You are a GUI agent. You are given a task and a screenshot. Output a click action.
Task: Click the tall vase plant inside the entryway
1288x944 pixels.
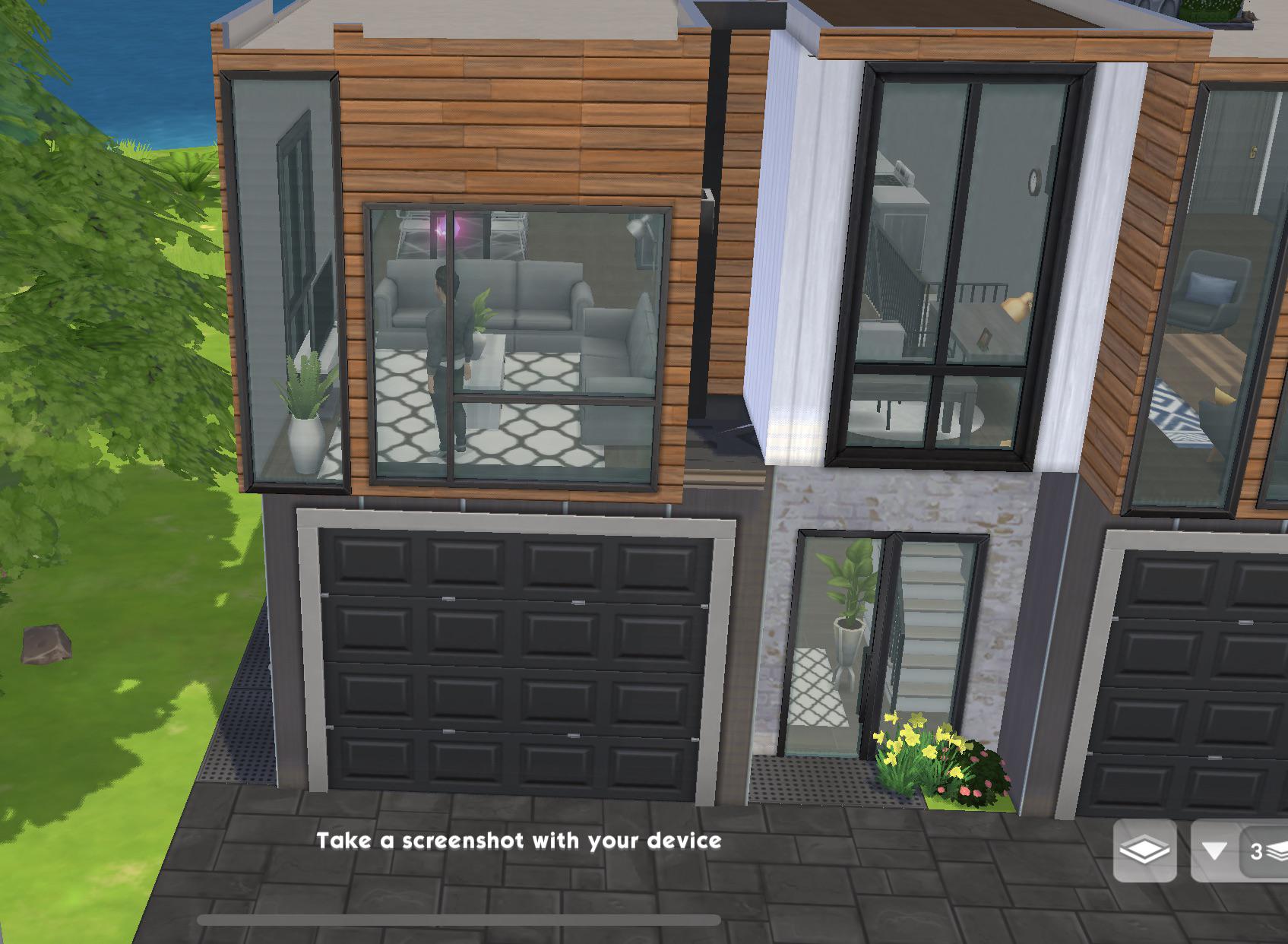(846, 623)
